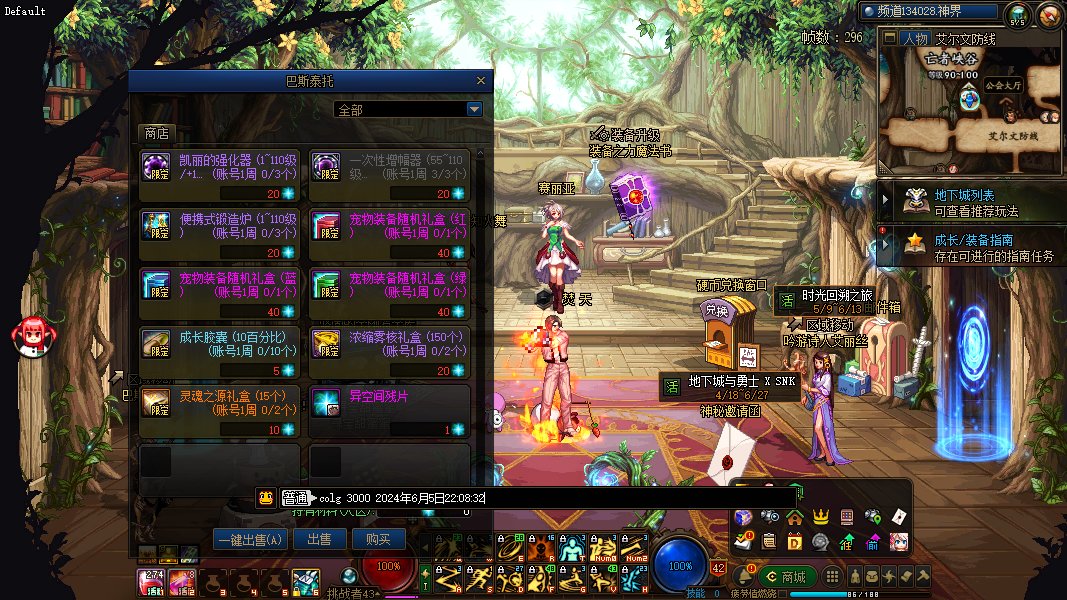Close the 巴斯泰托 shop window

481,82
